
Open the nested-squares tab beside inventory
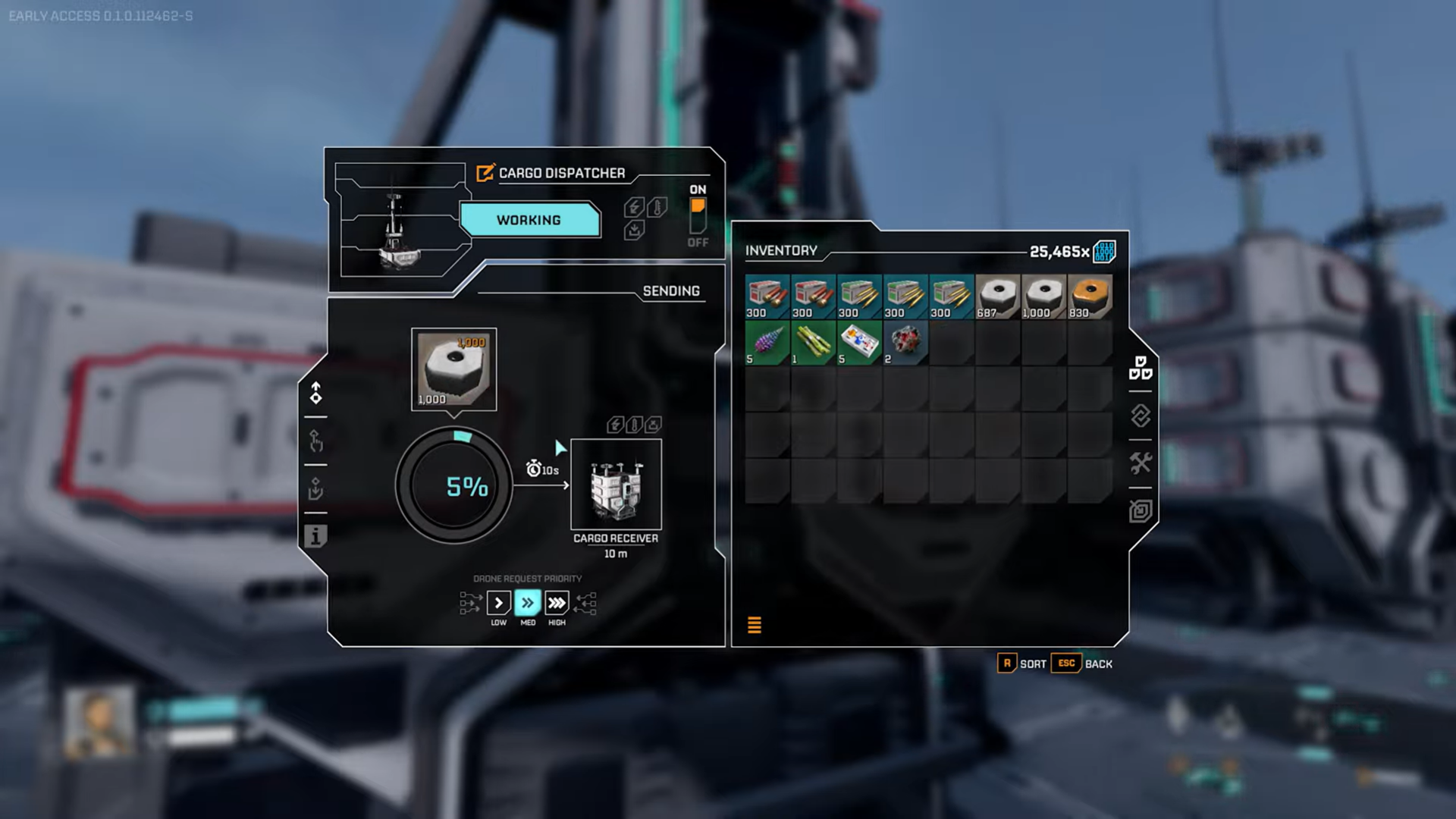1140,511
